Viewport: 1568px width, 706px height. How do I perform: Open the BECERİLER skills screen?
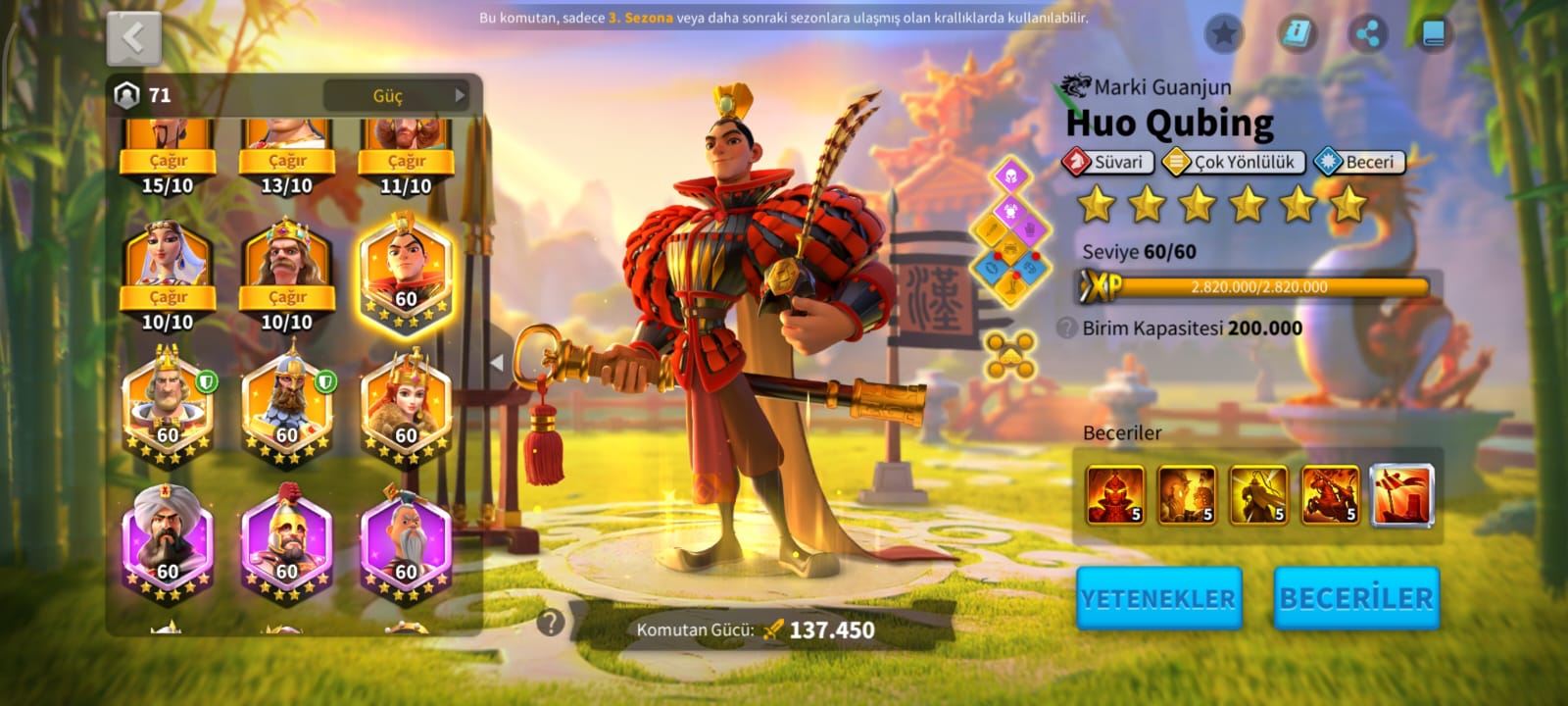[x=1356, y=598]
